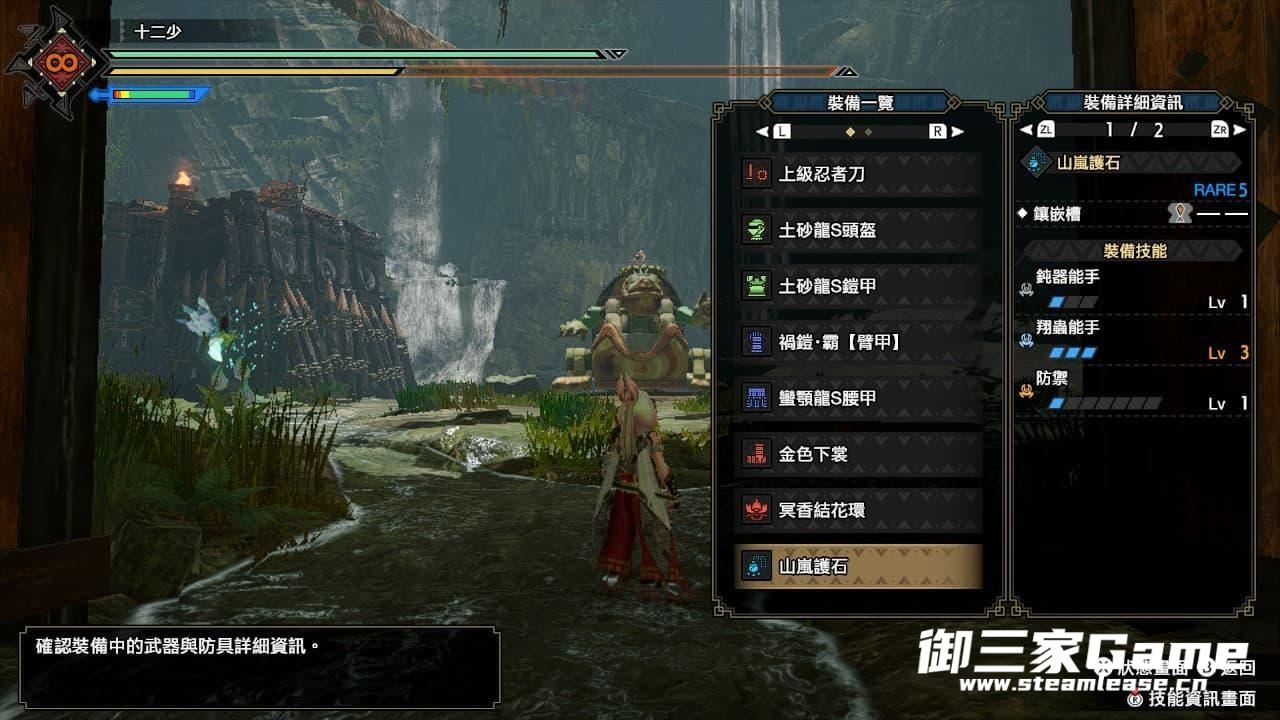Click the highlighted 山嵐護石 talisman row

point(858,566)
